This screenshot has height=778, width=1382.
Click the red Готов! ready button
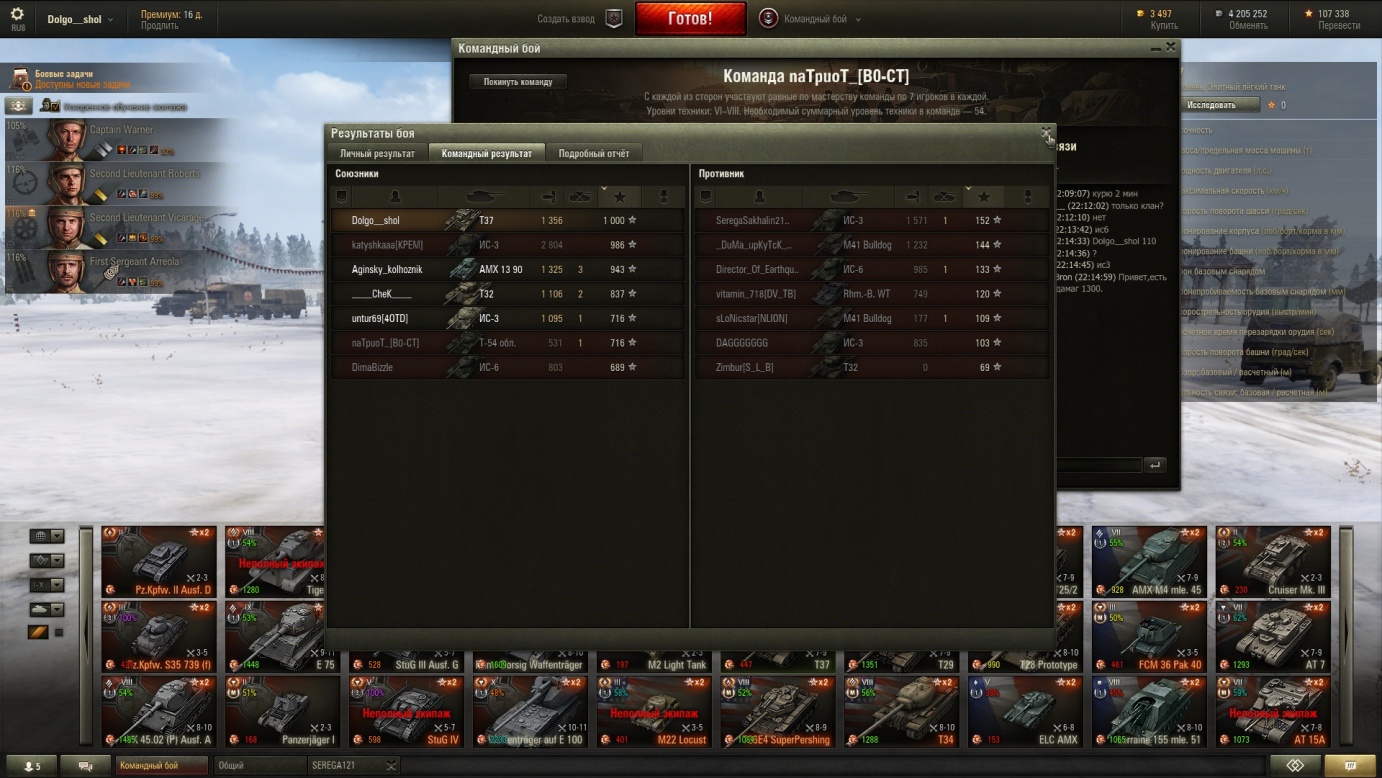[690, 19]
